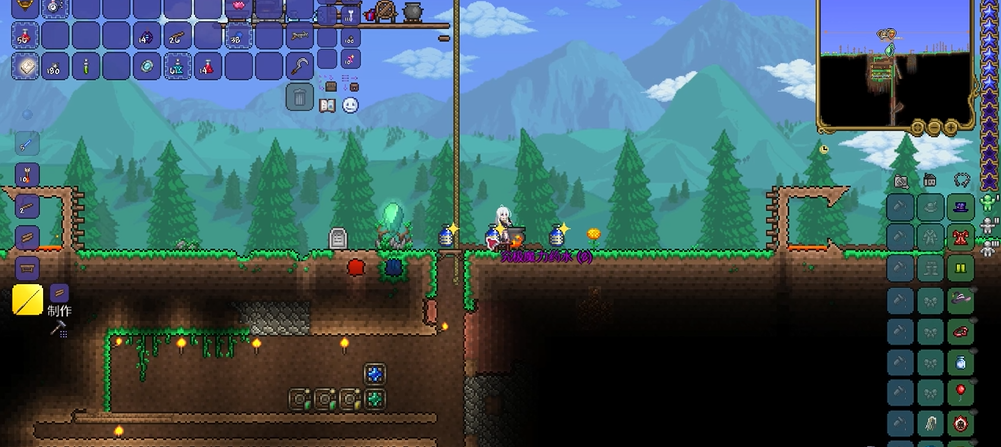Select the sickle inventory slot

click(300, 66)
